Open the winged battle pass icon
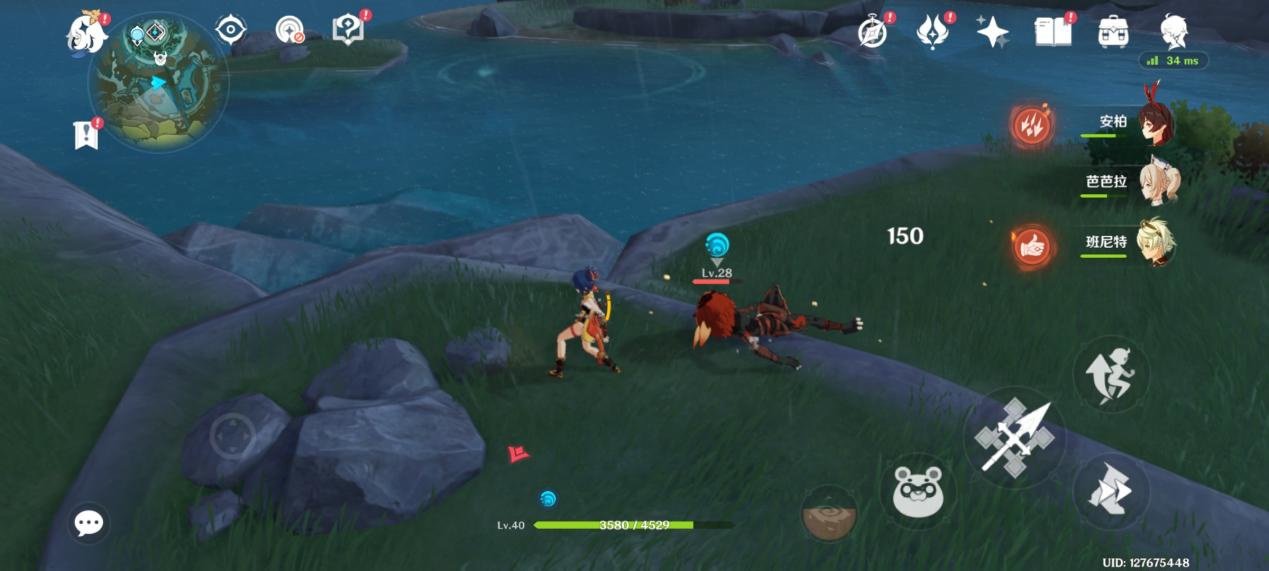 [x=933, y=32]
